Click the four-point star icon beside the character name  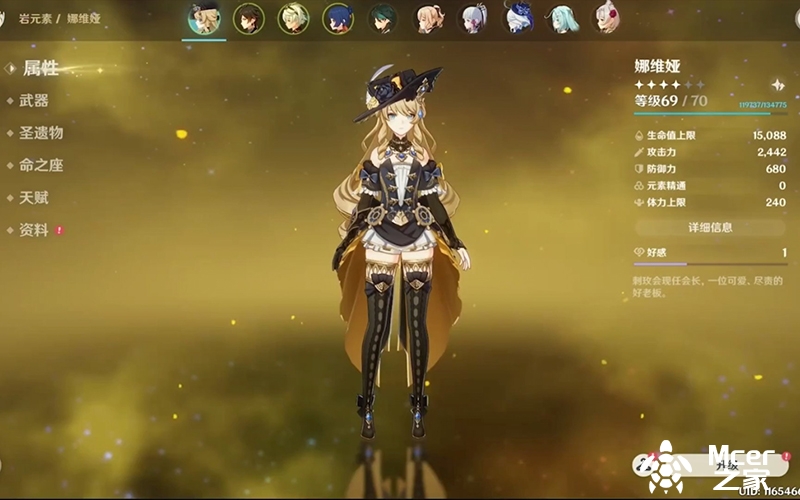pyautogui.click(x=777, y=85)
